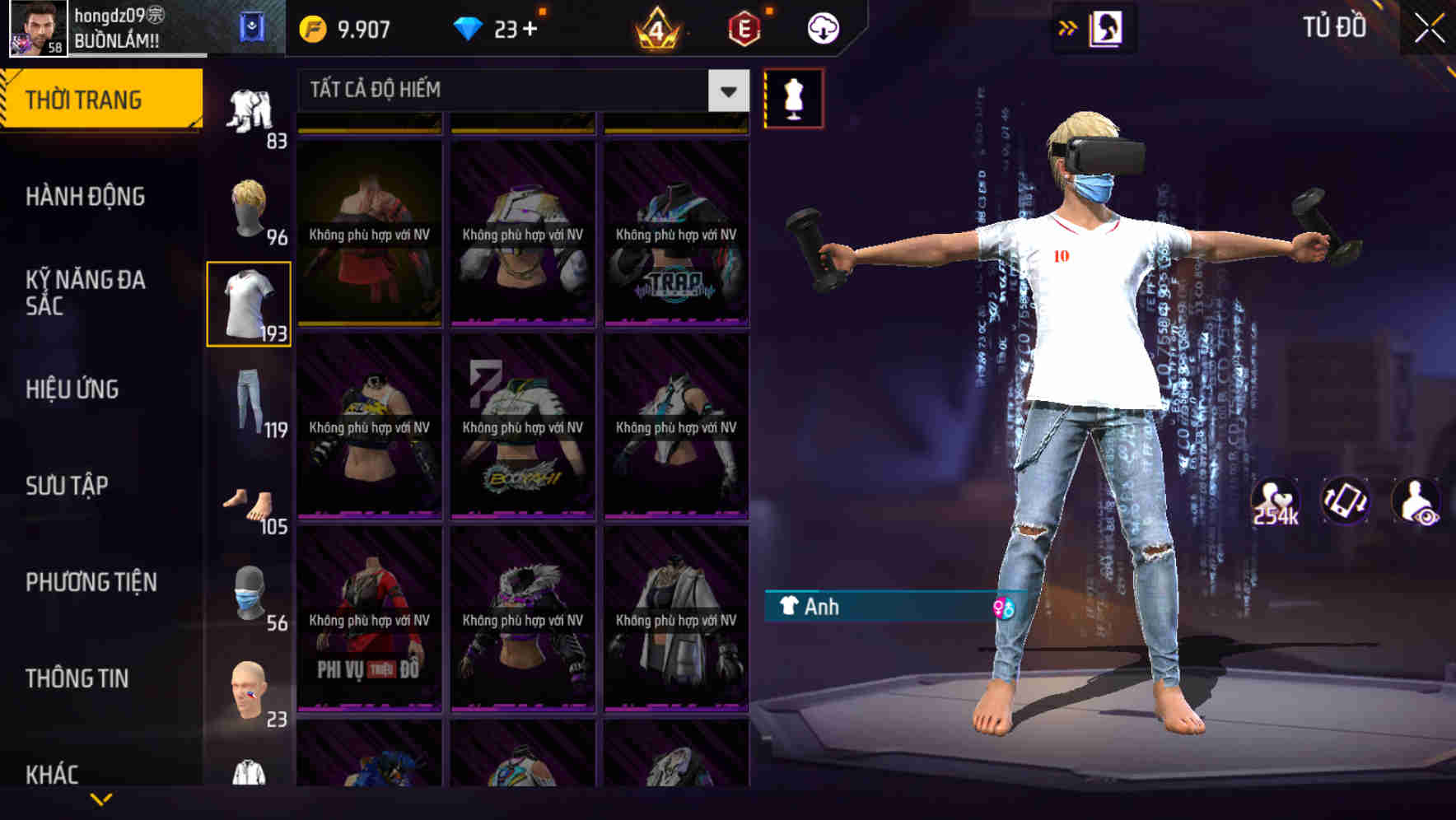Click the mannequin preset icon

point(793,97)
